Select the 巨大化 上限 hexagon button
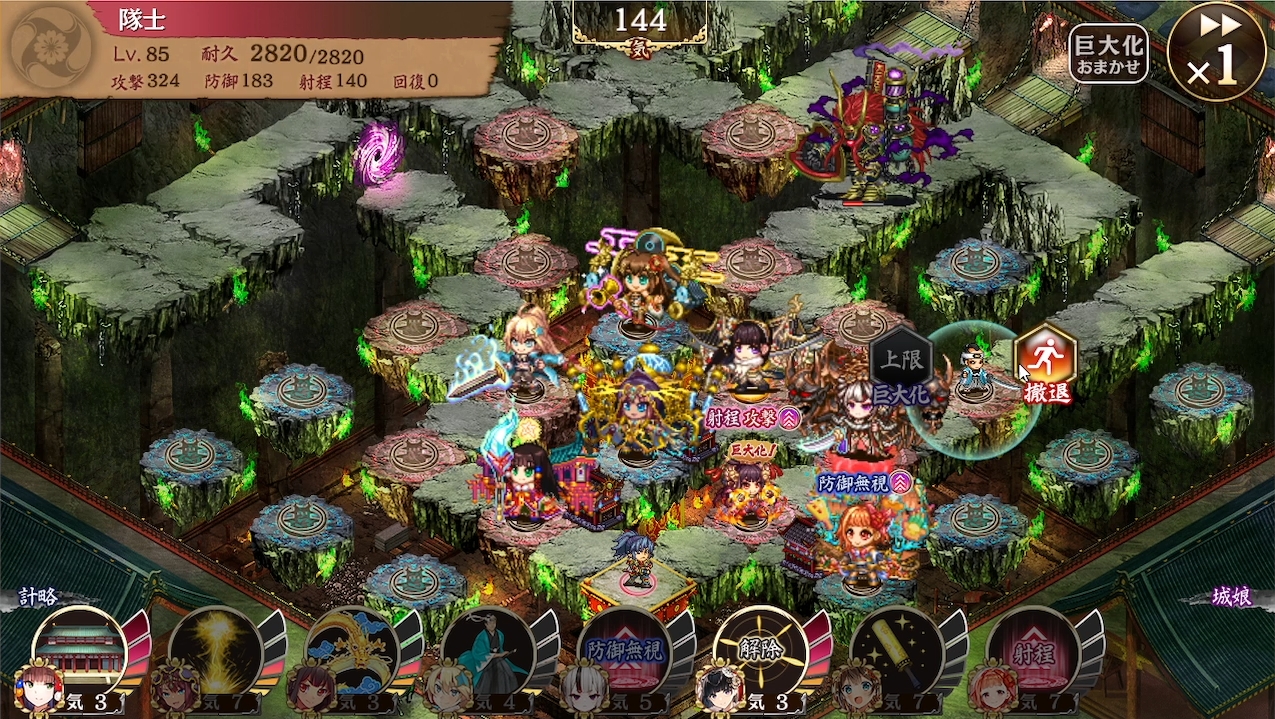Image resolution: width=1275 pixels, height=719 pixels. (x=902, y=365)
